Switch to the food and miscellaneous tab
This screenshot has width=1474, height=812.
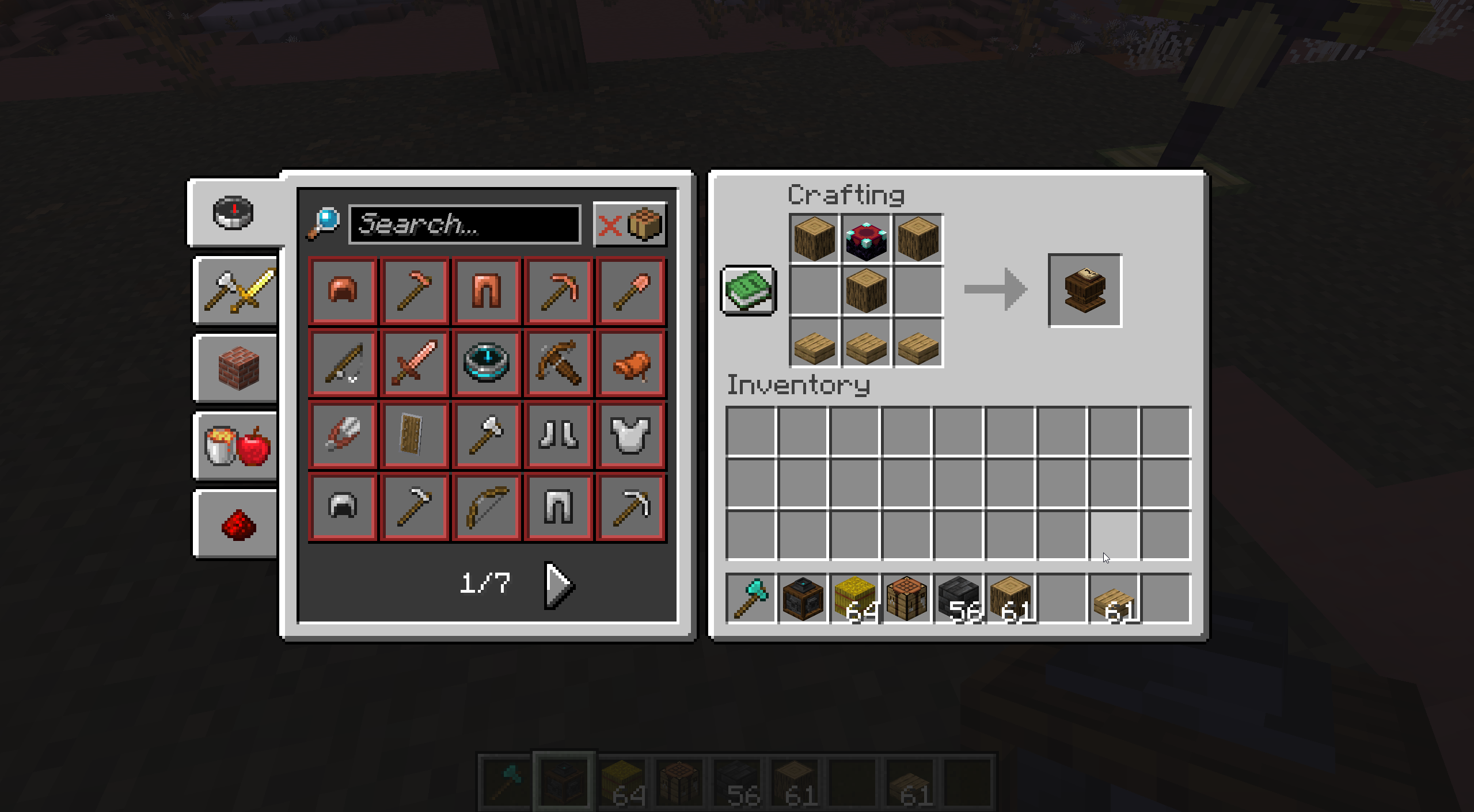click(237, 446)
